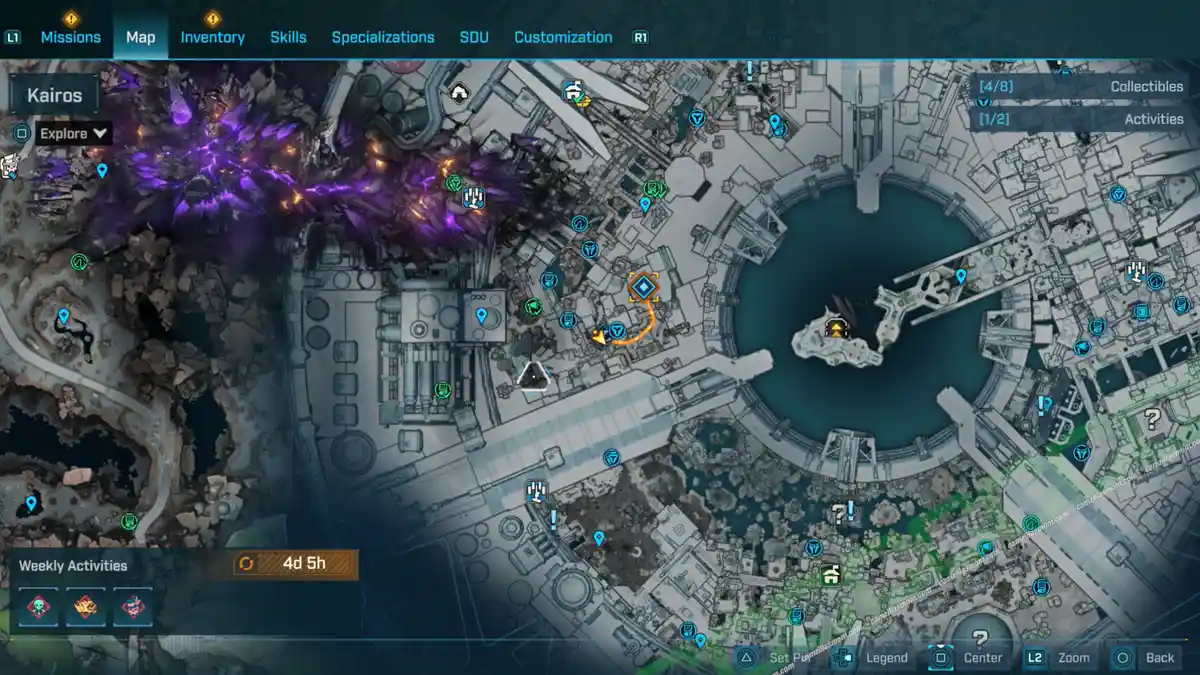The height and width of the screenshot is (675, 1200).
Task: Select the orange-framed diamond objective marker
Action: [x=643, y=288]
